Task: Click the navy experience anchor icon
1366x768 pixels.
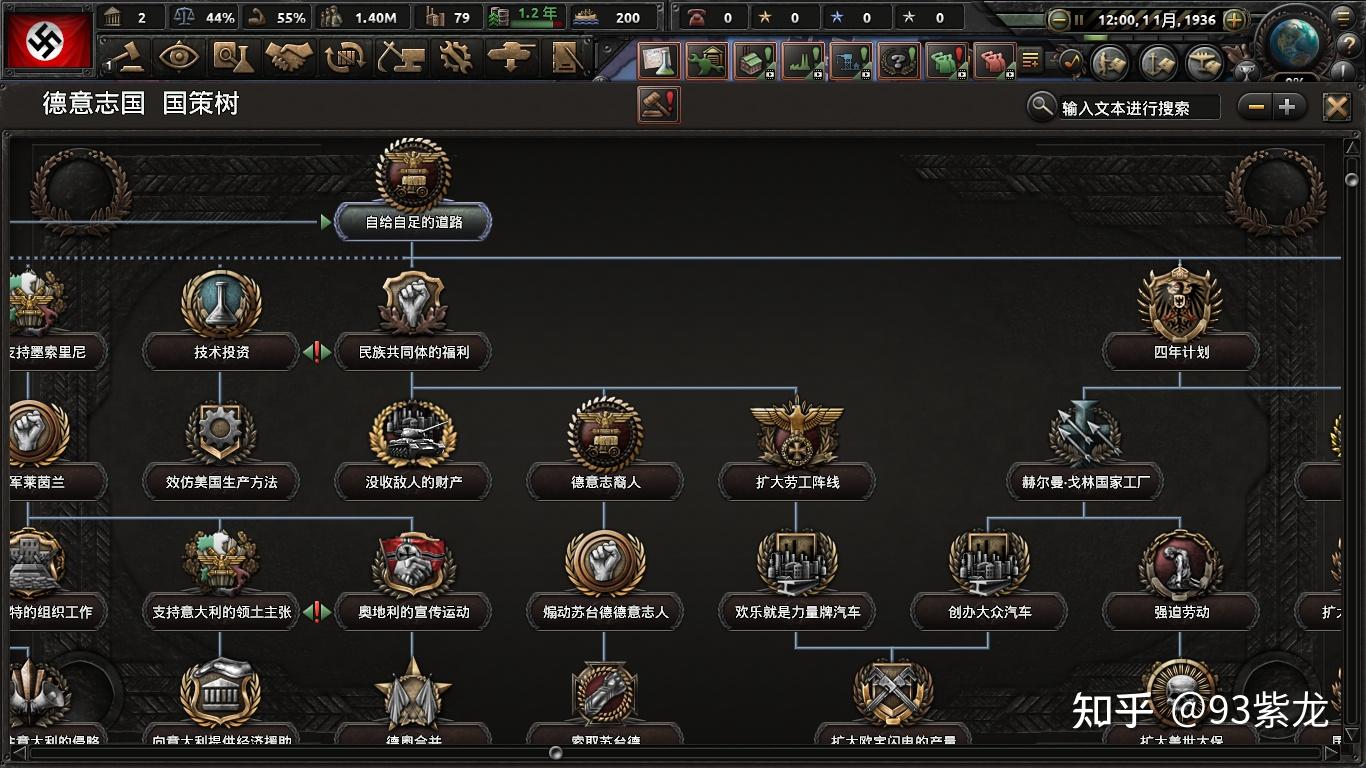Action: (1159, 61)
